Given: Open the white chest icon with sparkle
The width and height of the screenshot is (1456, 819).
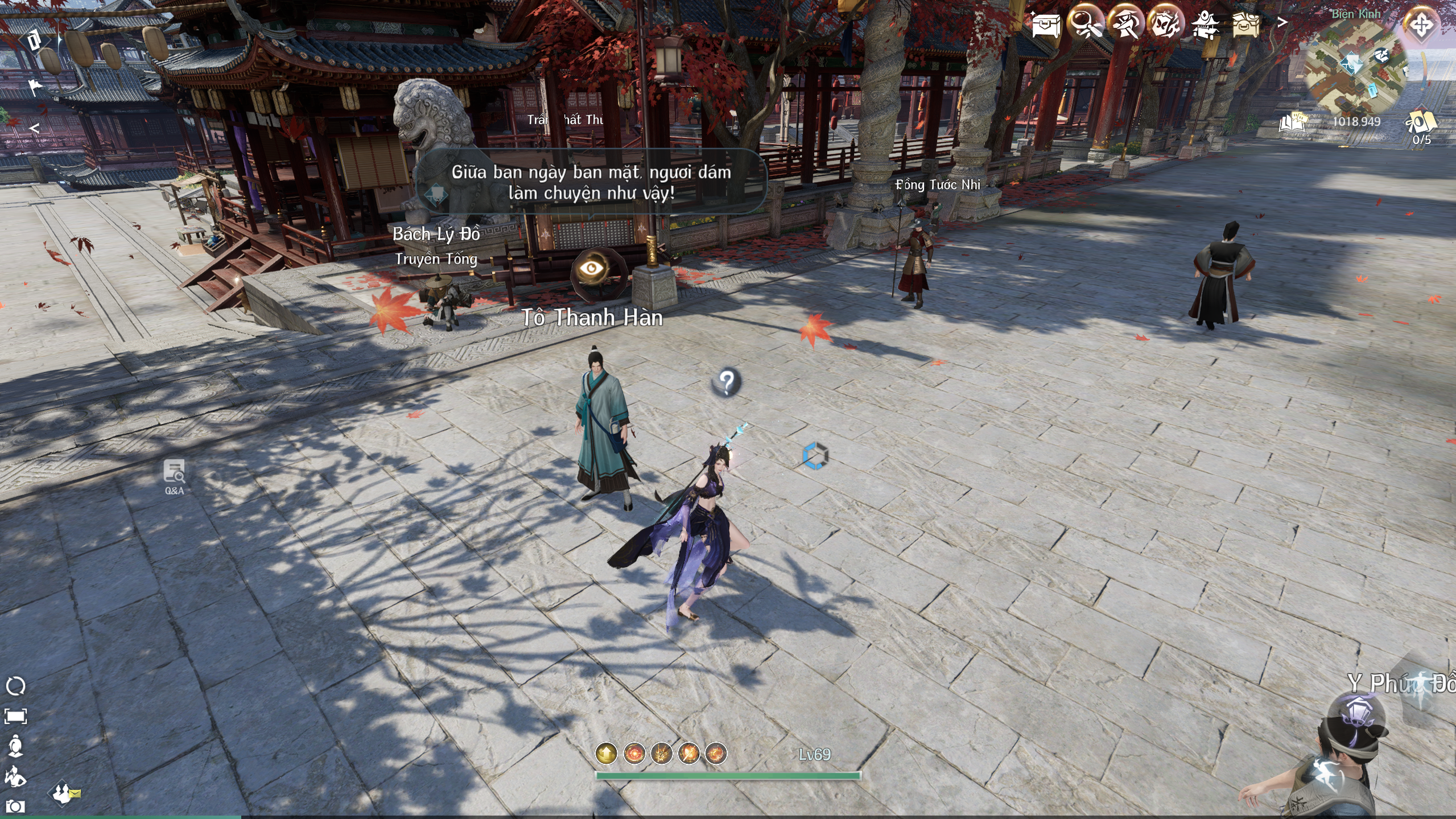Looking at the screenshot, I should (x=1046, y=25).
